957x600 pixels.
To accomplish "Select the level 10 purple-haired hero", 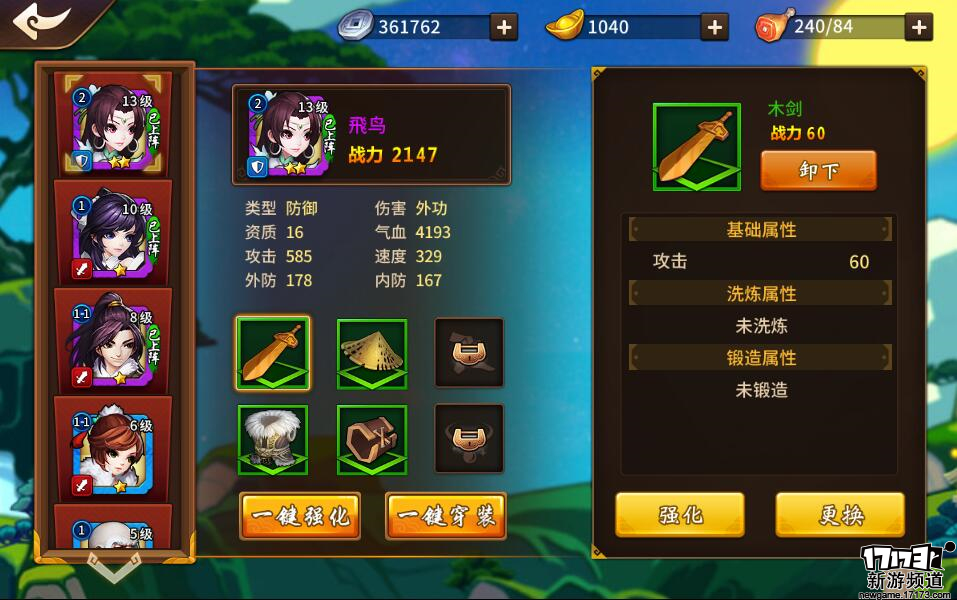I will (x=113, y=236).
